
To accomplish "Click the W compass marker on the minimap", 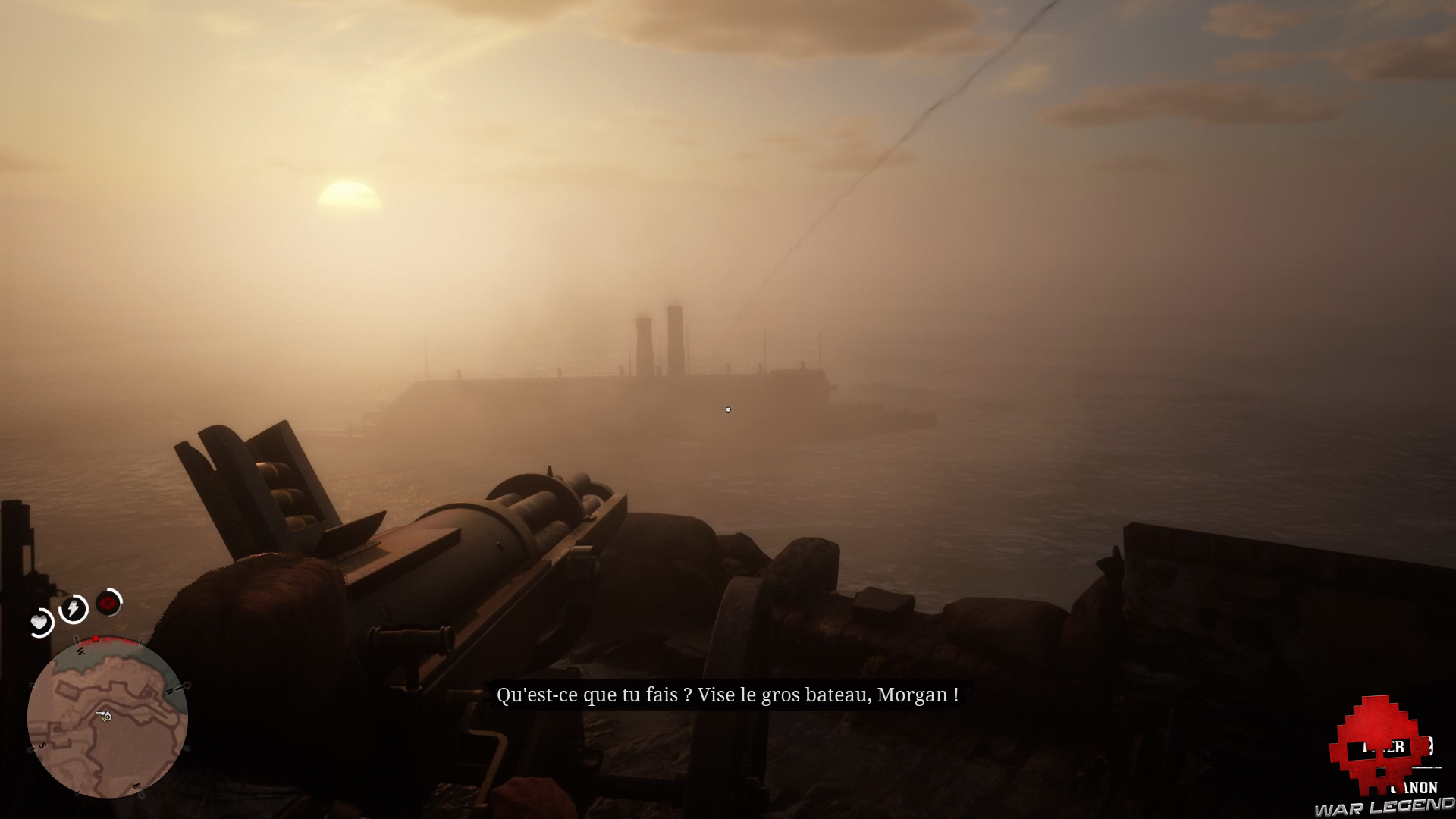I will (x=80, y=651).
